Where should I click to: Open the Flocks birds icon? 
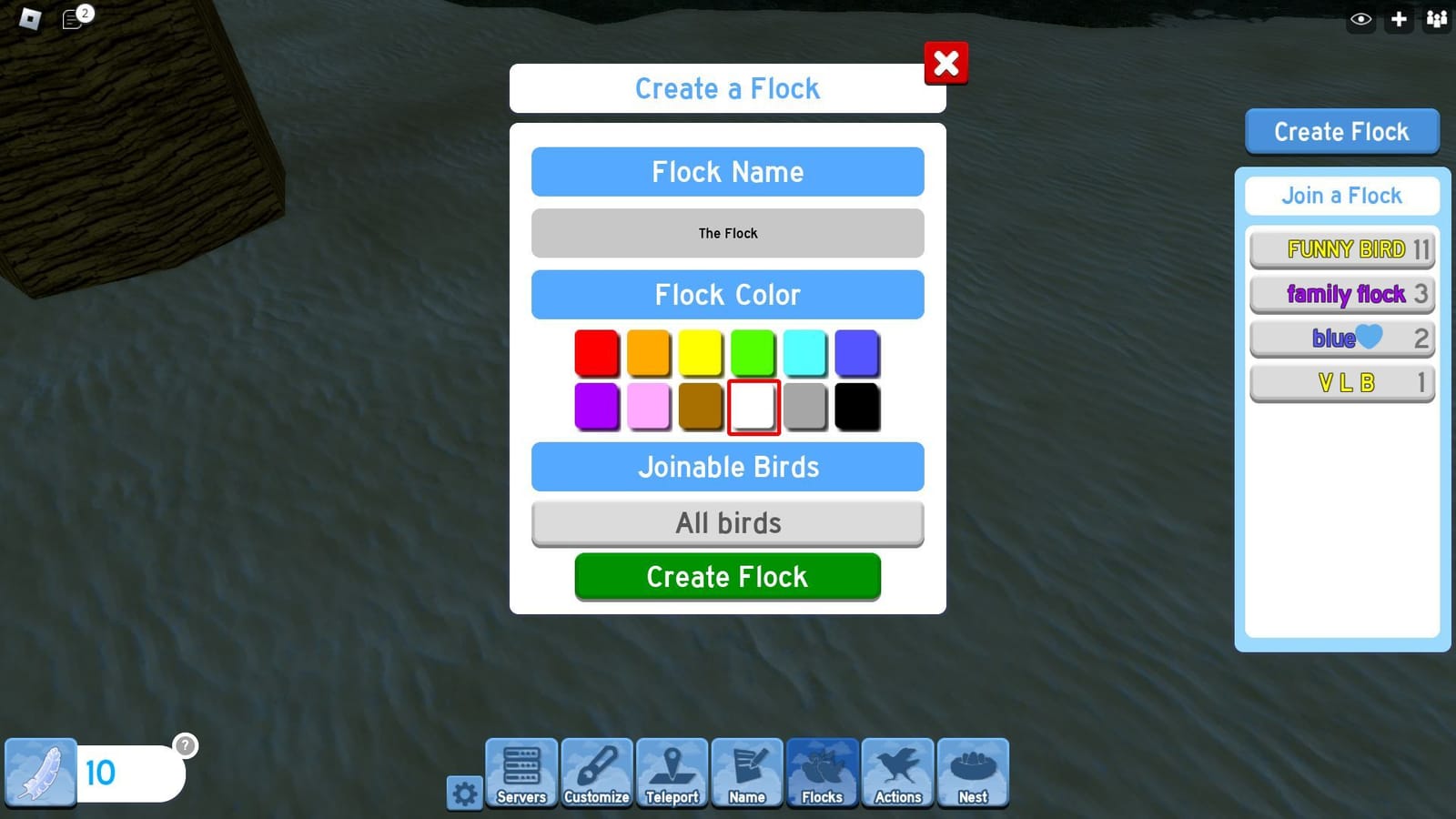pos(822,773)
